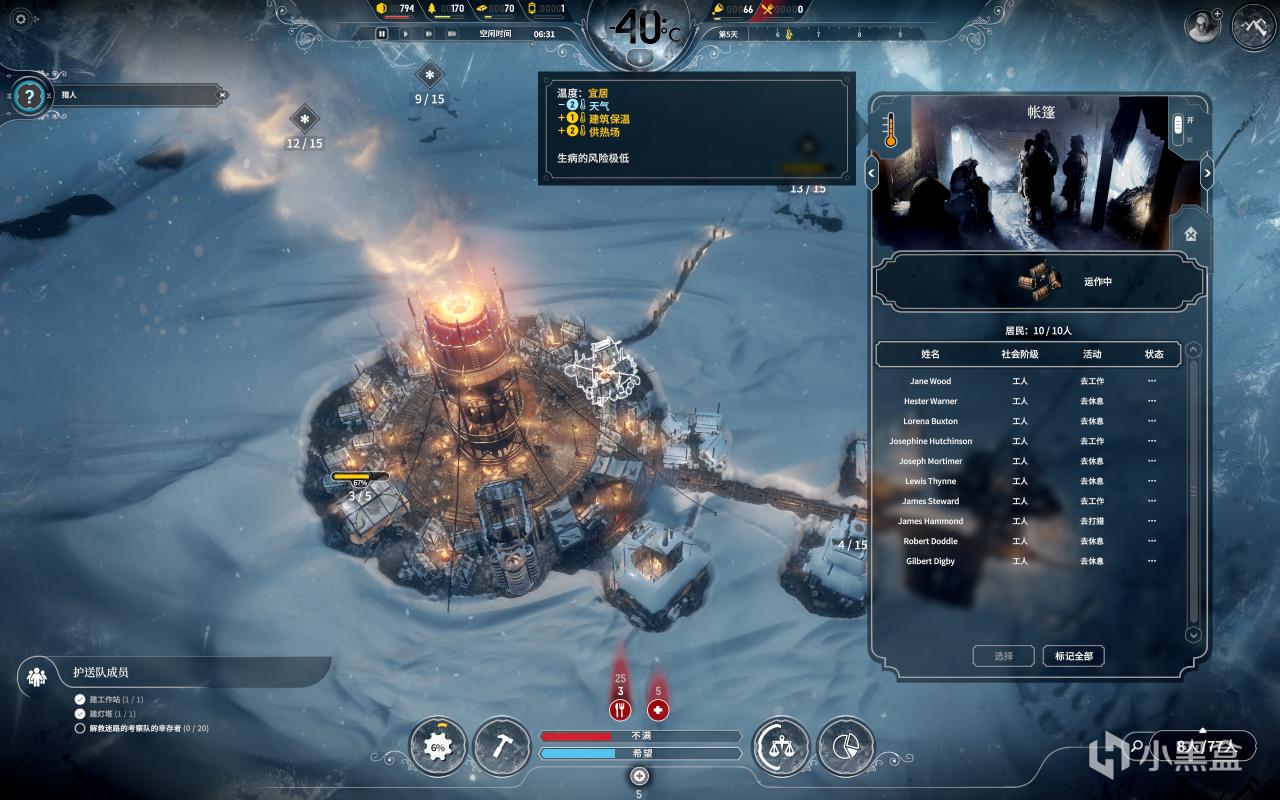Click the 标记全部 (mark all) button
Viewport: 1280px width, 800px height.
pos(1073,656)
